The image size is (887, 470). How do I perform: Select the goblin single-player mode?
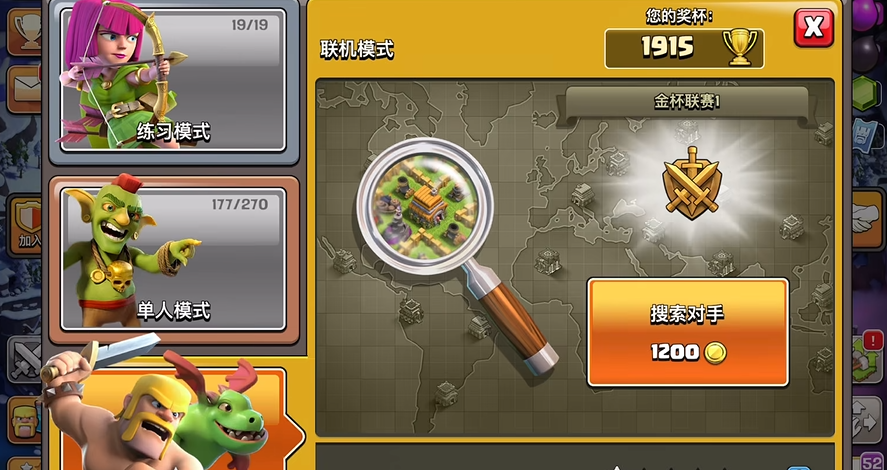pos(174,257)
